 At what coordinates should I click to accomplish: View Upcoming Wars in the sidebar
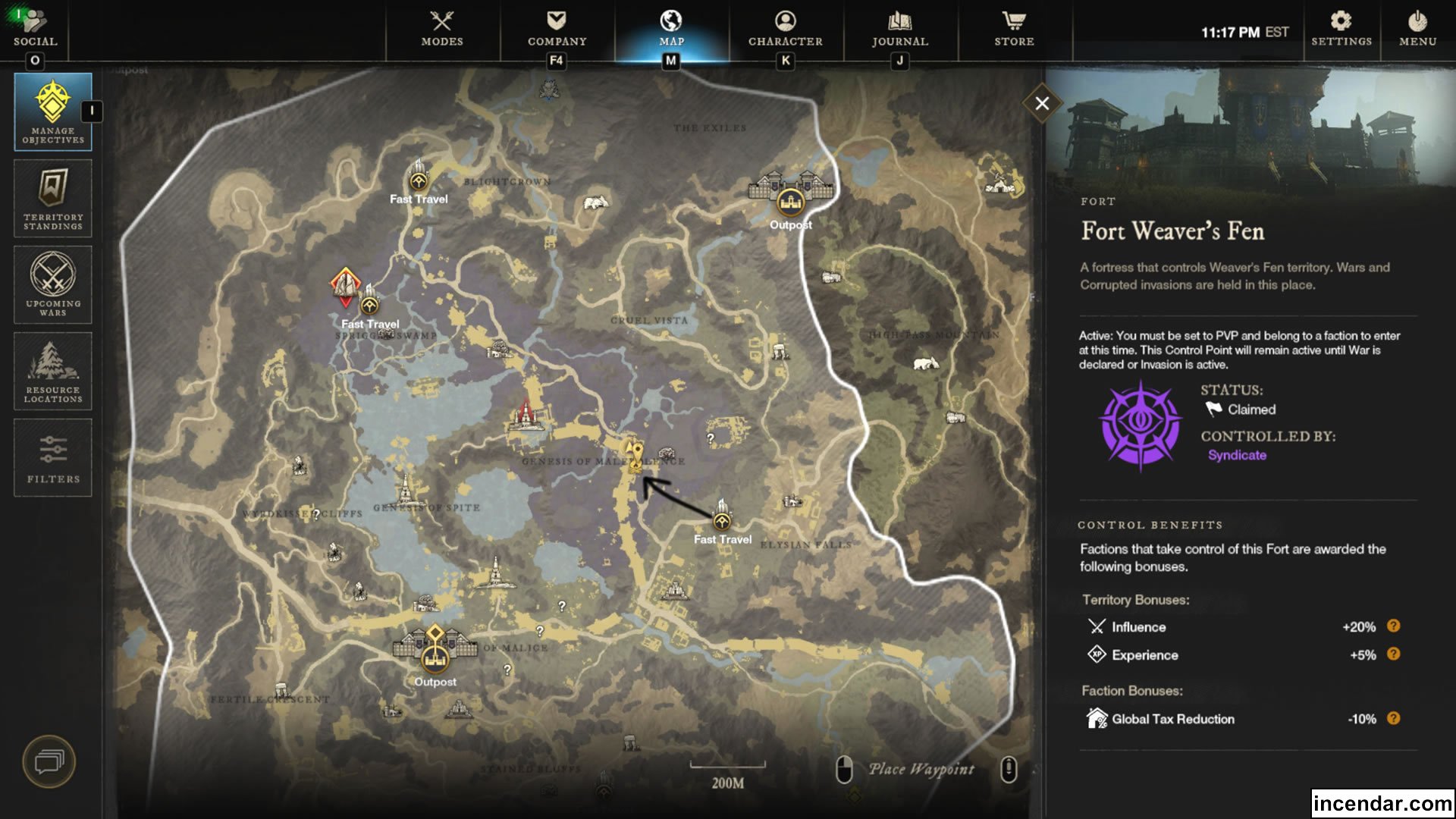[52, 284]
